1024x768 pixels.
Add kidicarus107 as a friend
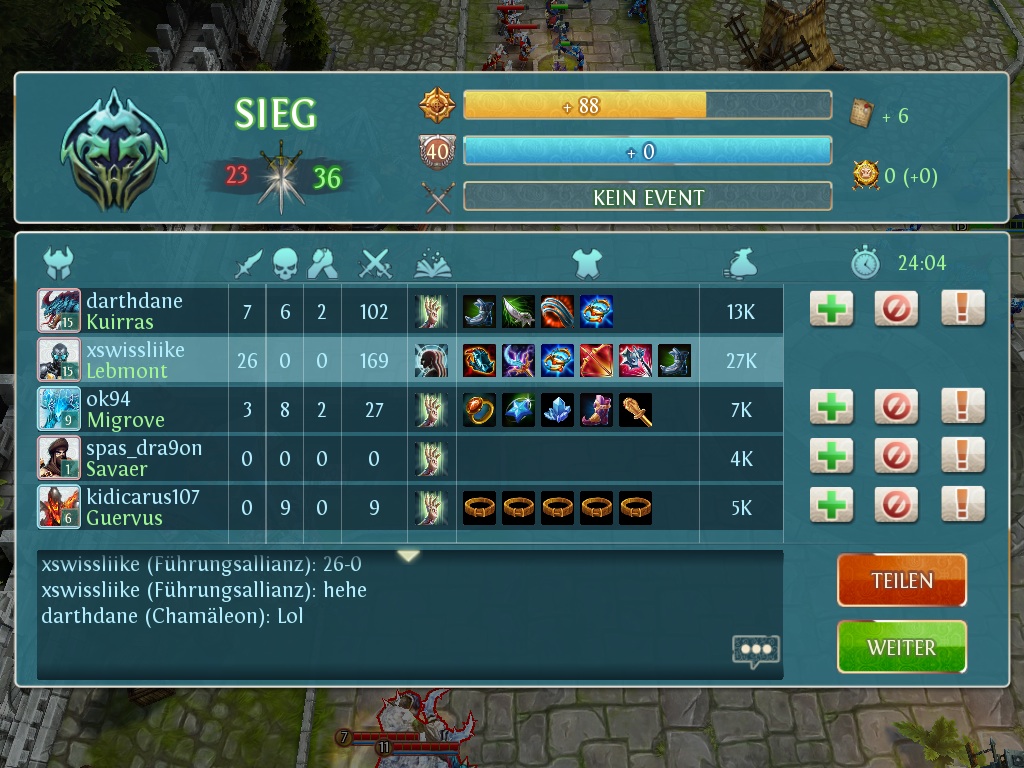click(831, 505)
